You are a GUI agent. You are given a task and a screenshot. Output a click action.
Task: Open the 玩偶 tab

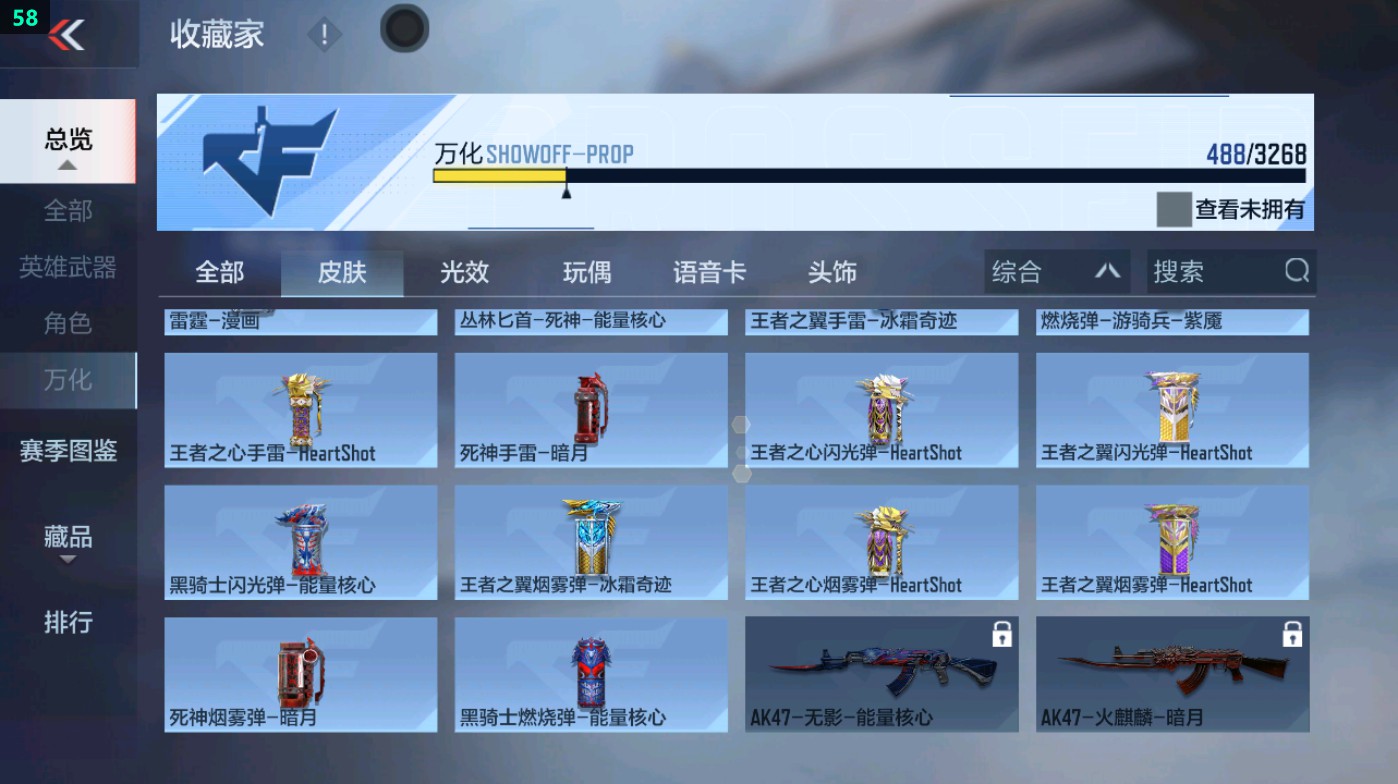[585, 271]
